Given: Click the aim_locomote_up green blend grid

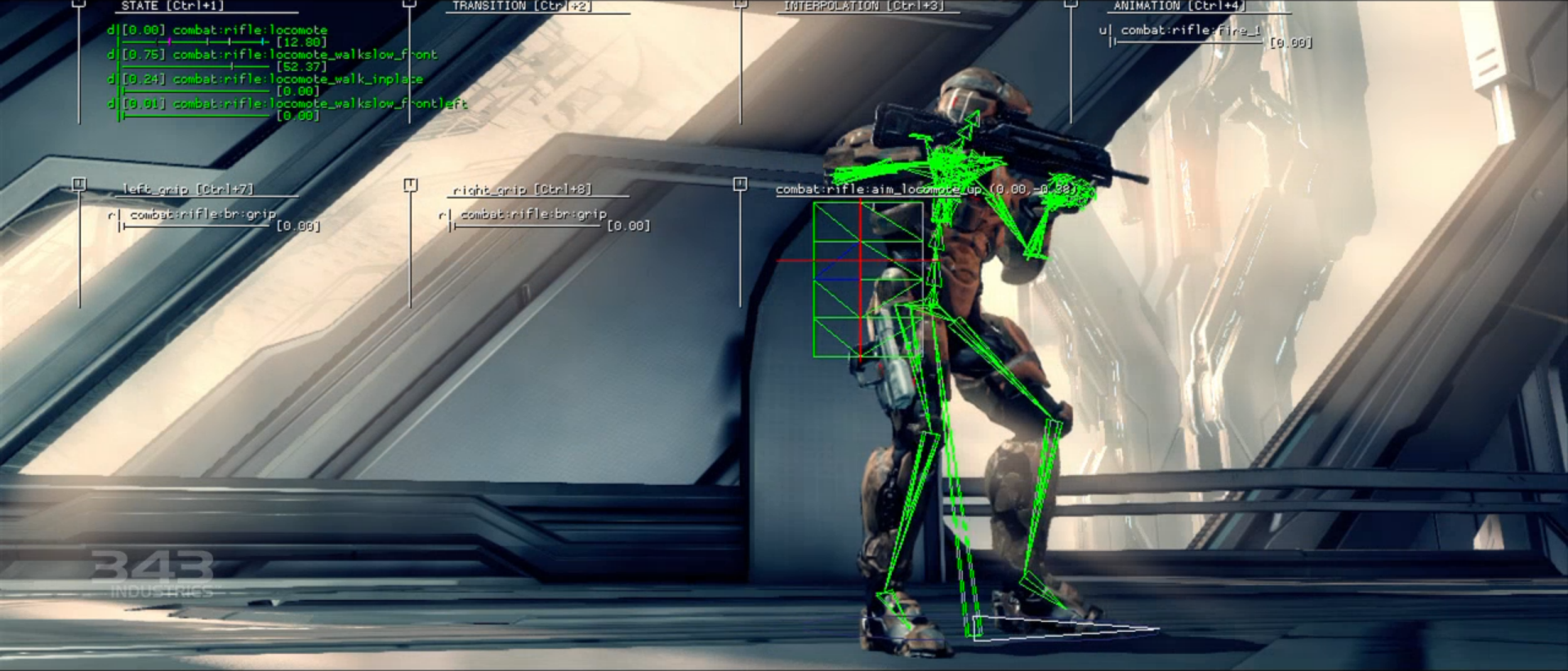Looking at the screenshot, I should (x=867, y=280).
